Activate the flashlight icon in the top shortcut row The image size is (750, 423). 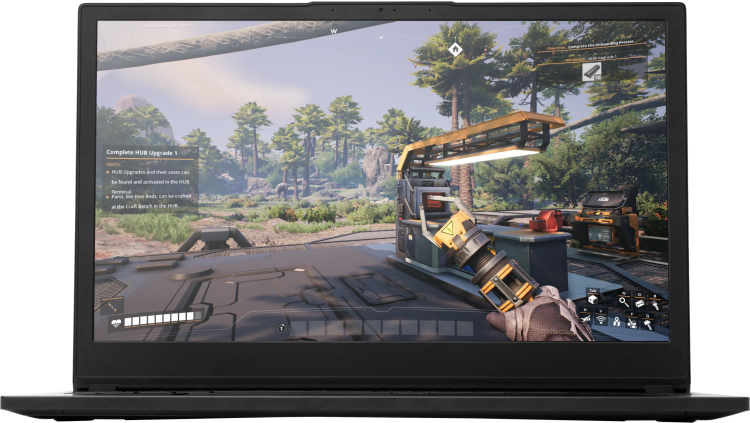(655, 305)
